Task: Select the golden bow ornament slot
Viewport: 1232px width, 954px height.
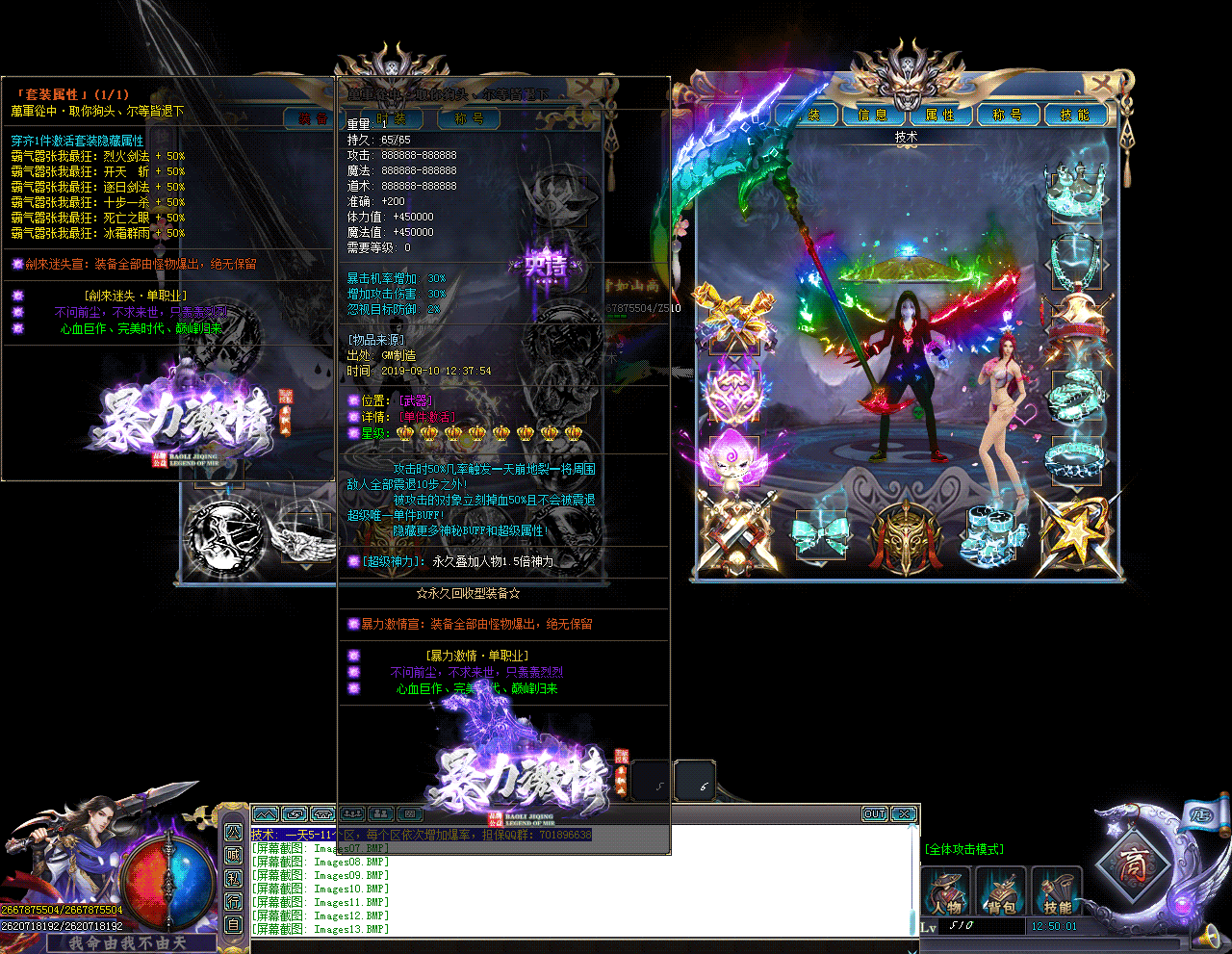Action: (x=734, y=316)
